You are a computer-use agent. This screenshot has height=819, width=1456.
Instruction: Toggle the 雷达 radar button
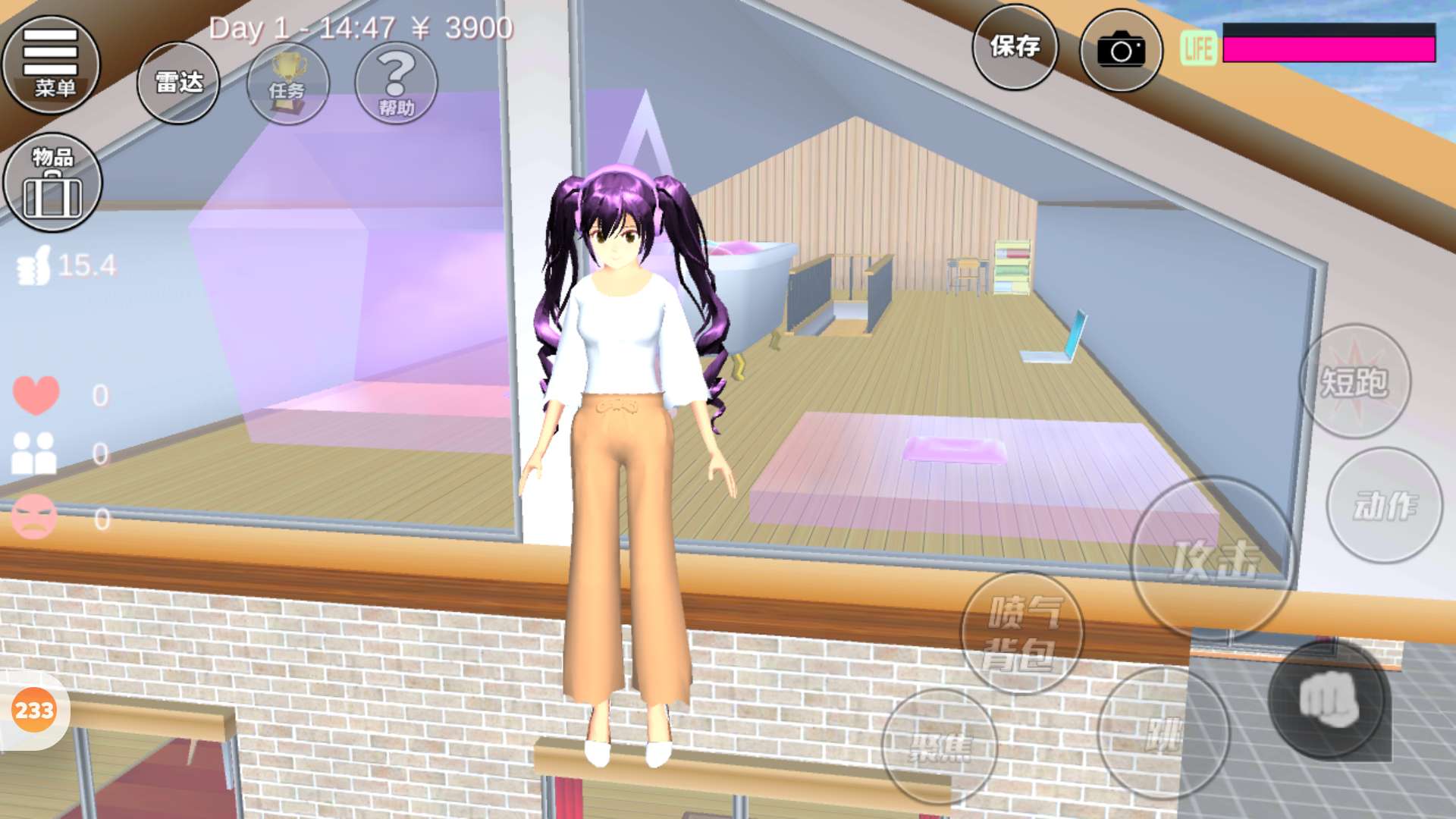178,82
